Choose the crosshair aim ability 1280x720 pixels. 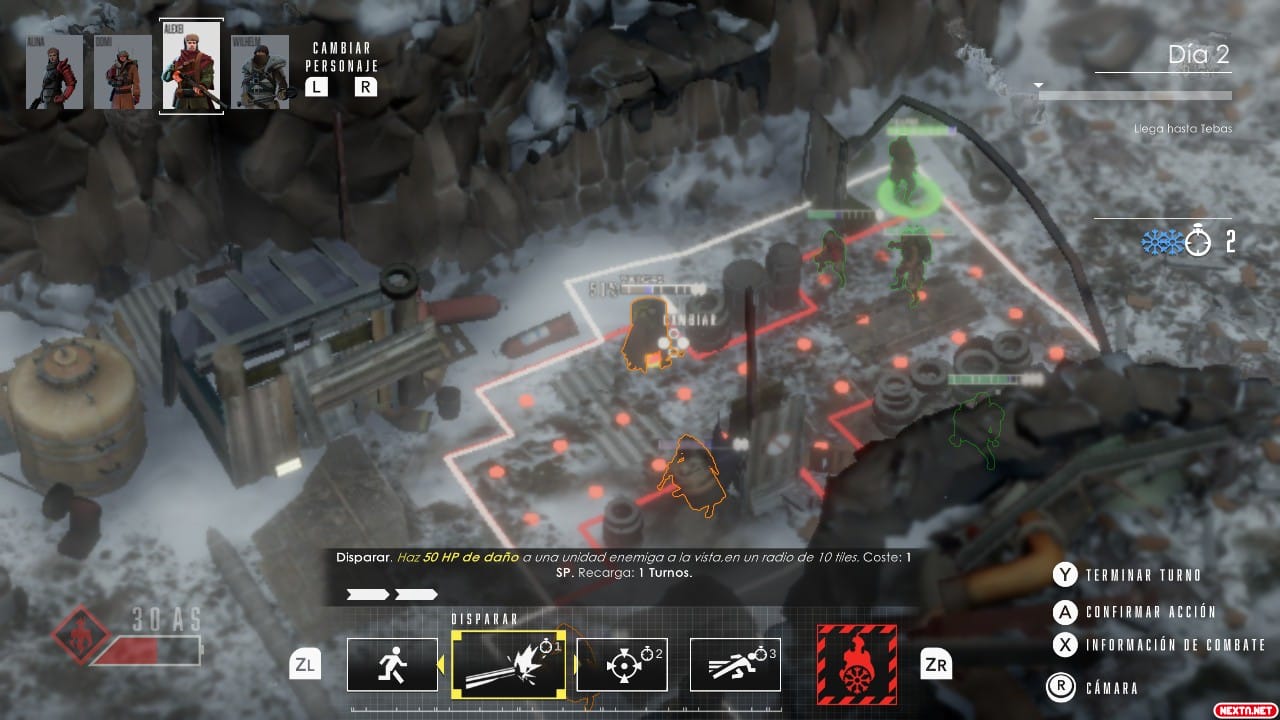tap(622, 664)
